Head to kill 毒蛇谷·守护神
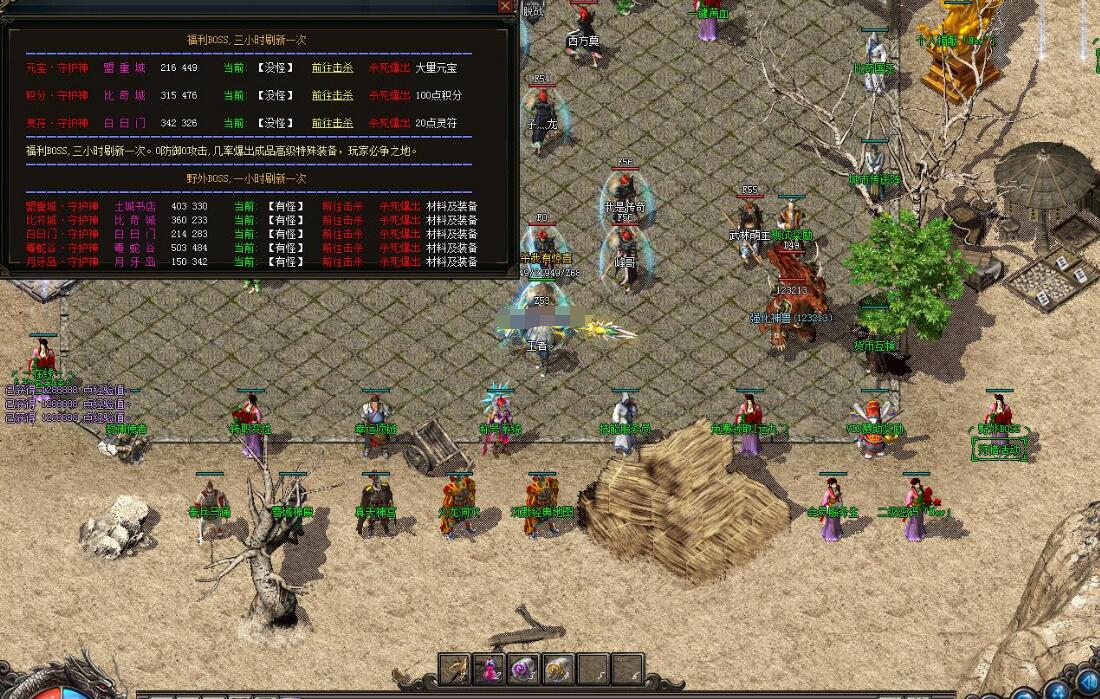The height and width of the screenshot is (699, 1100). click(342, 248)
